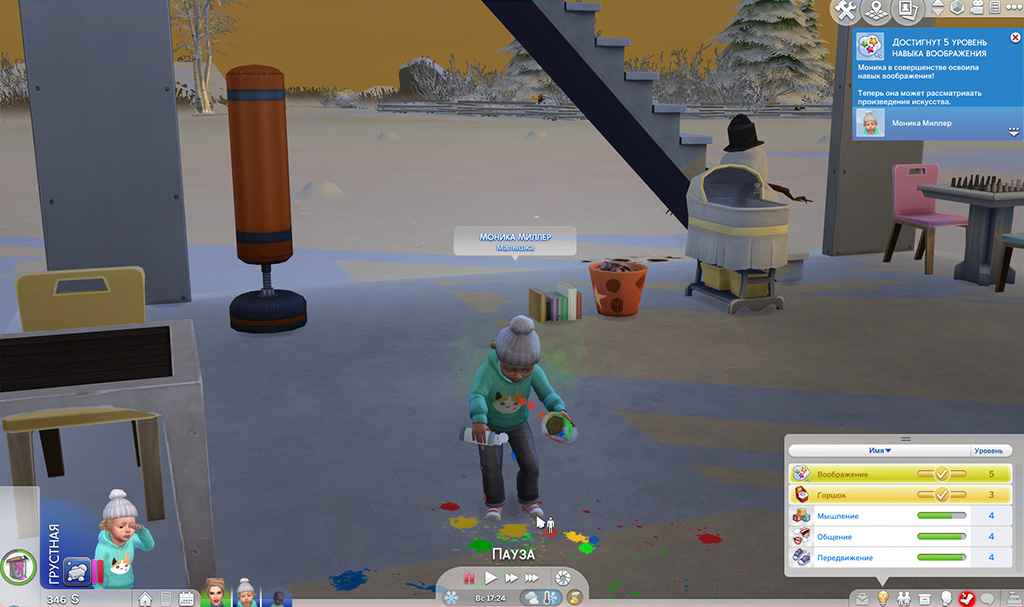
Task: Open the relationships panel icon
Action: pos(904,598)
